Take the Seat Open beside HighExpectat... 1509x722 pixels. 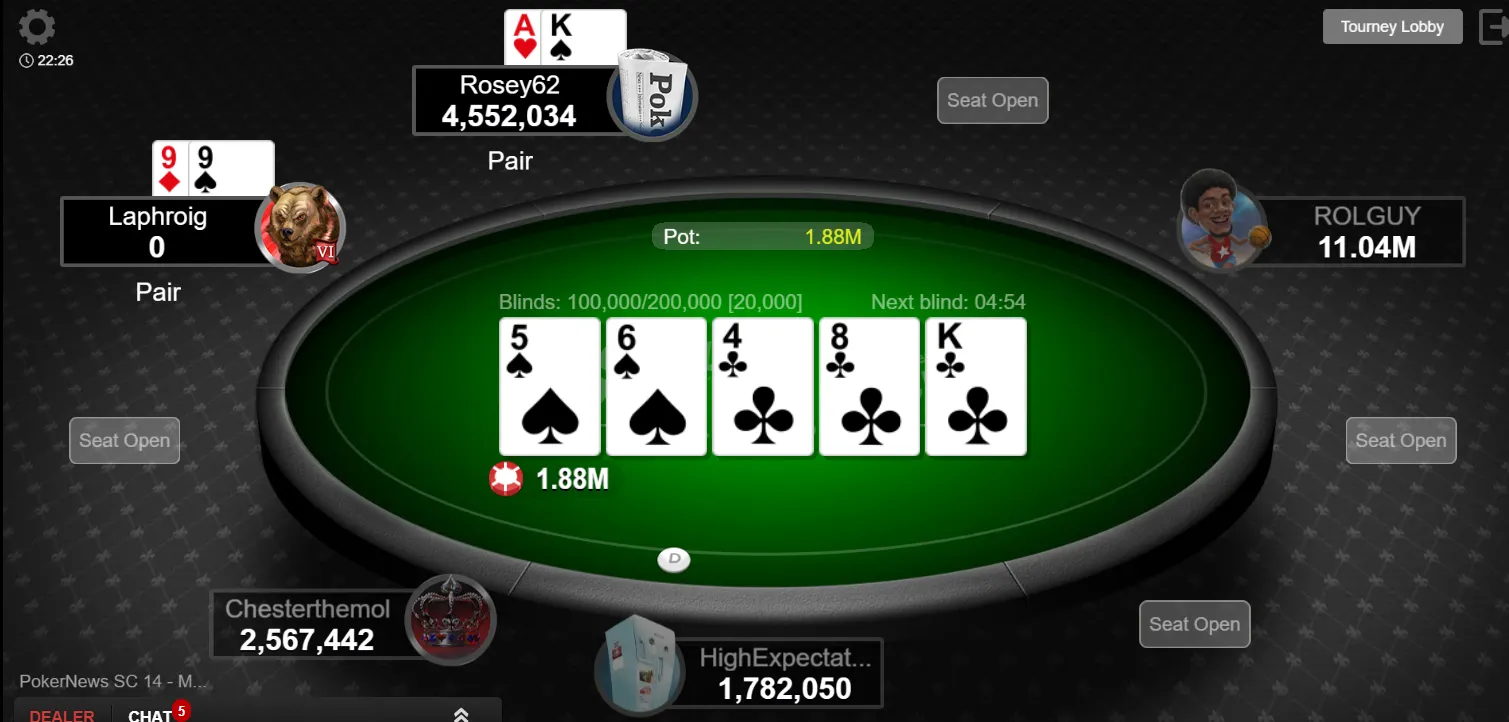coord(1194,624)
